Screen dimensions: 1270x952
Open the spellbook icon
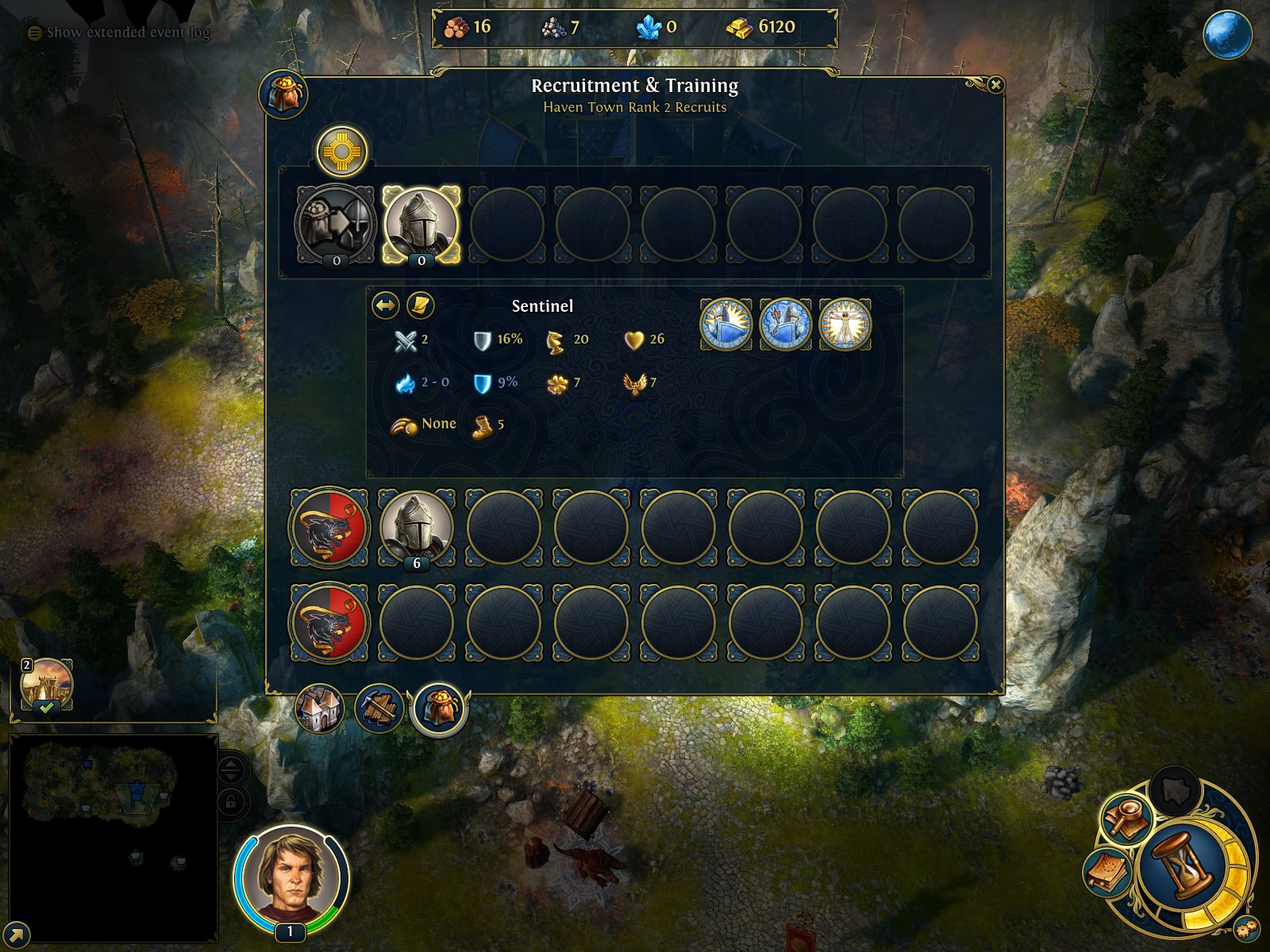coord(1106,873)
